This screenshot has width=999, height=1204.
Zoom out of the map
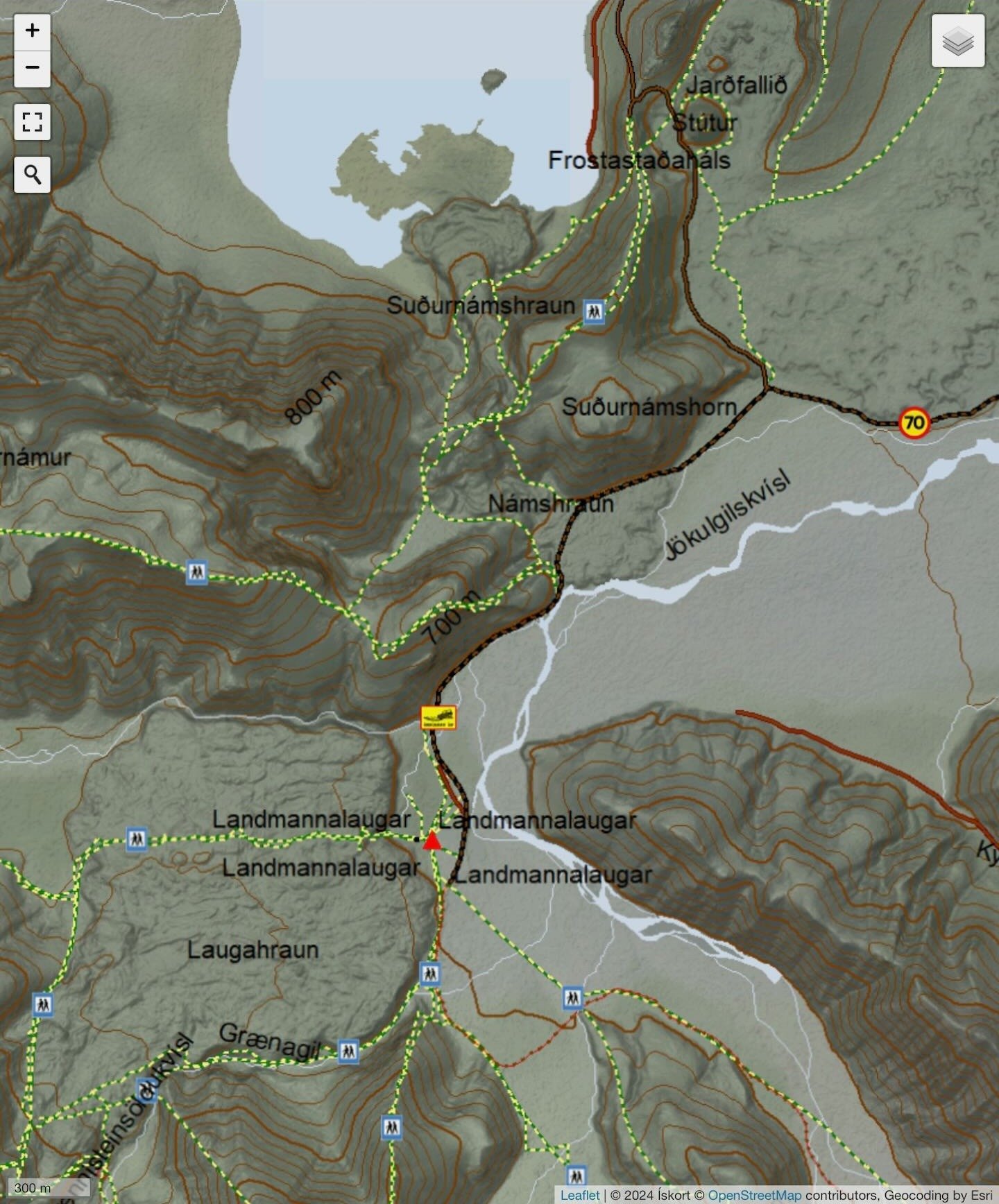(32, 68)
